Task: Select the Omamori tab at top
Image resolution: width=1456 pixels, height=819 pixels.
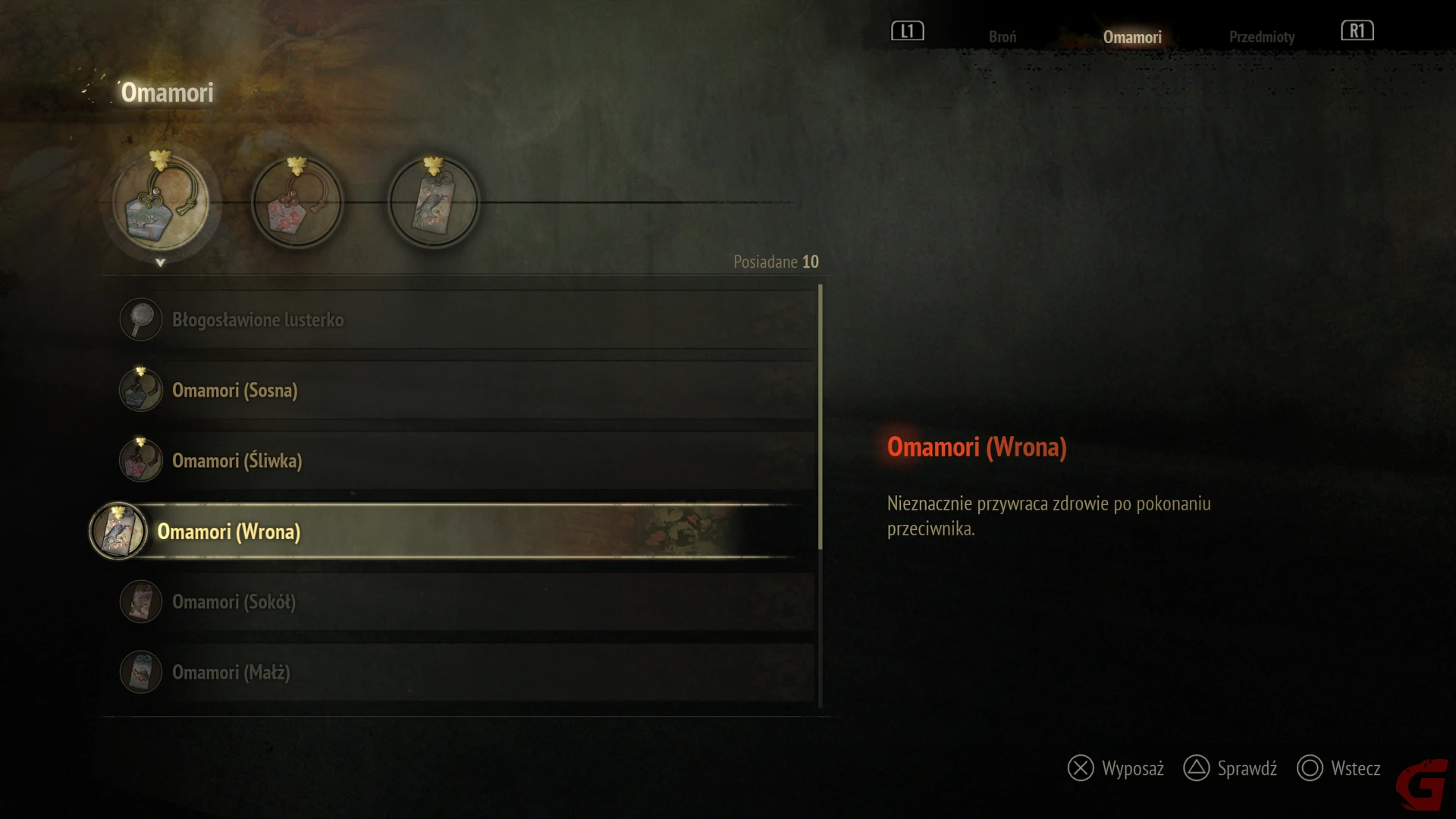Action: pyautogui.click(x=1131, y=36)
